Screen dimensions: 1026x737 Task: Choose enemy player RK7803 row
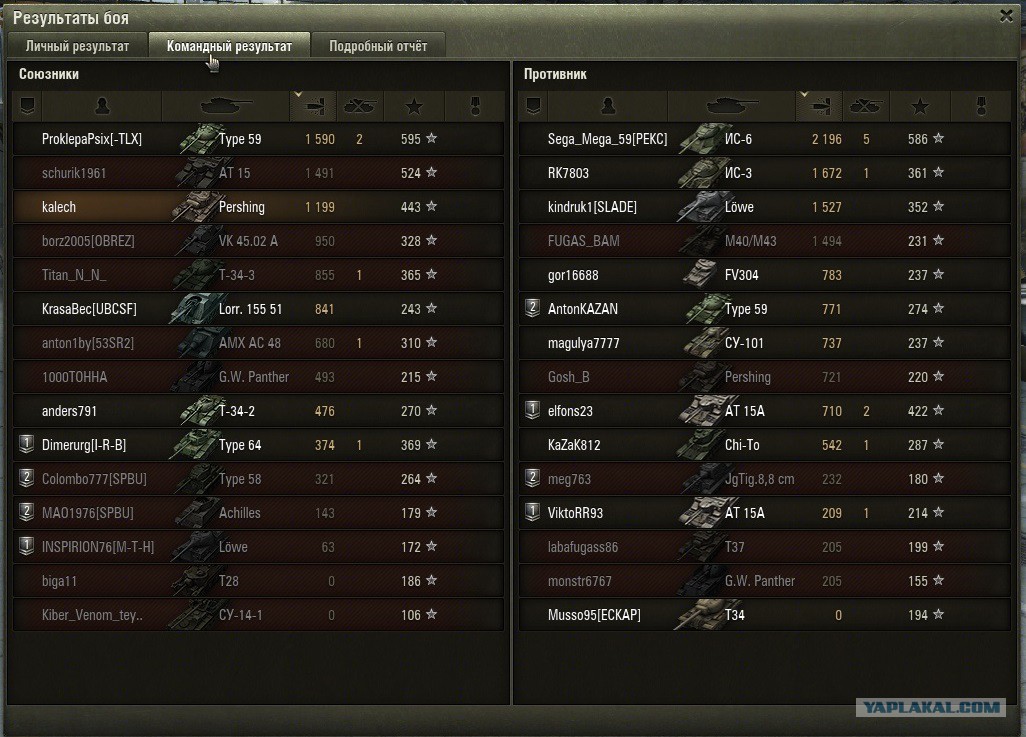click(x=568, y=173)
